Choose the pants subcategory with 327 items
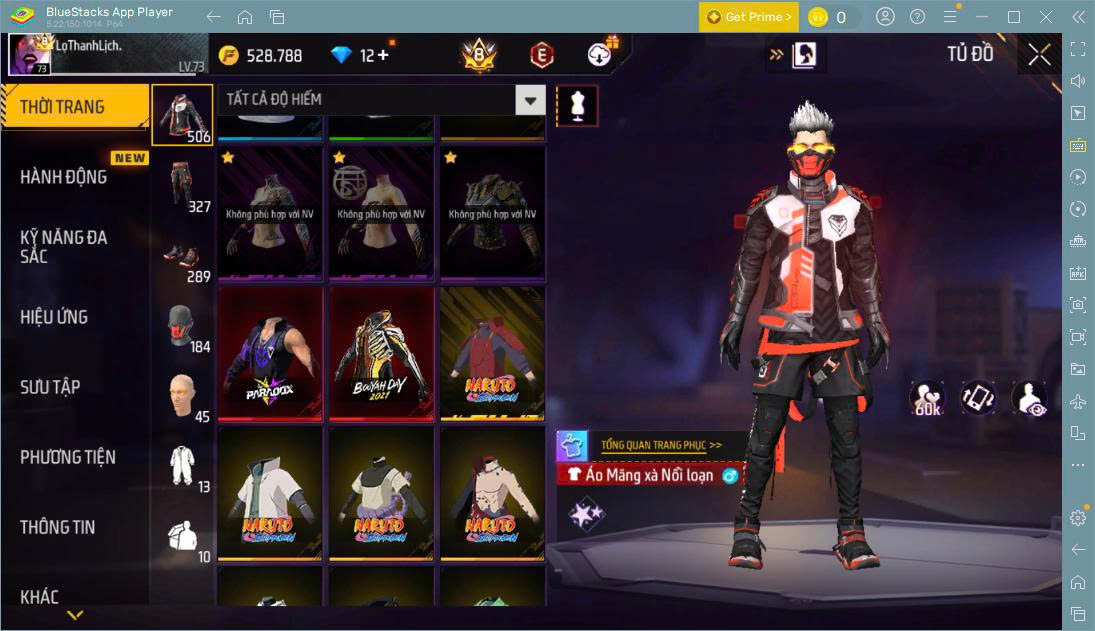The height and width of the screenshot is (631, 1095). point(182,185)
